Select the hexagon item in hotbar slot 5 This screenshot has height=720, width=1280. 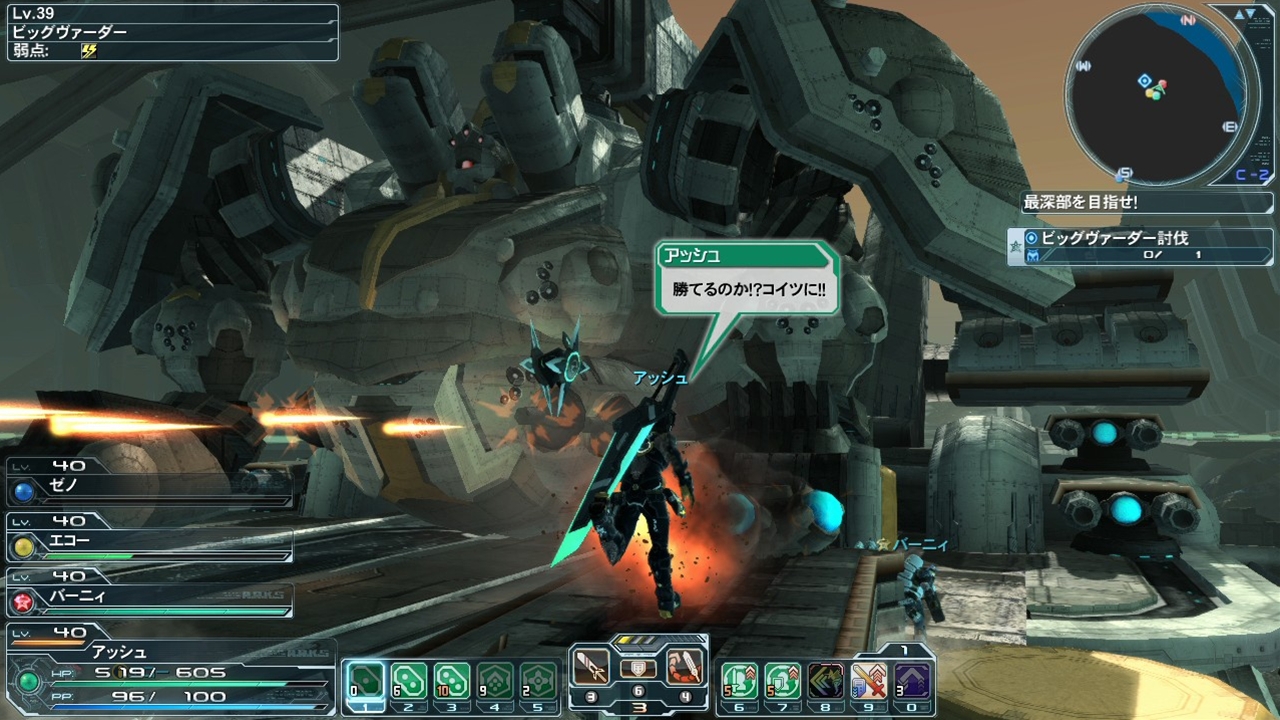[538, 681]
